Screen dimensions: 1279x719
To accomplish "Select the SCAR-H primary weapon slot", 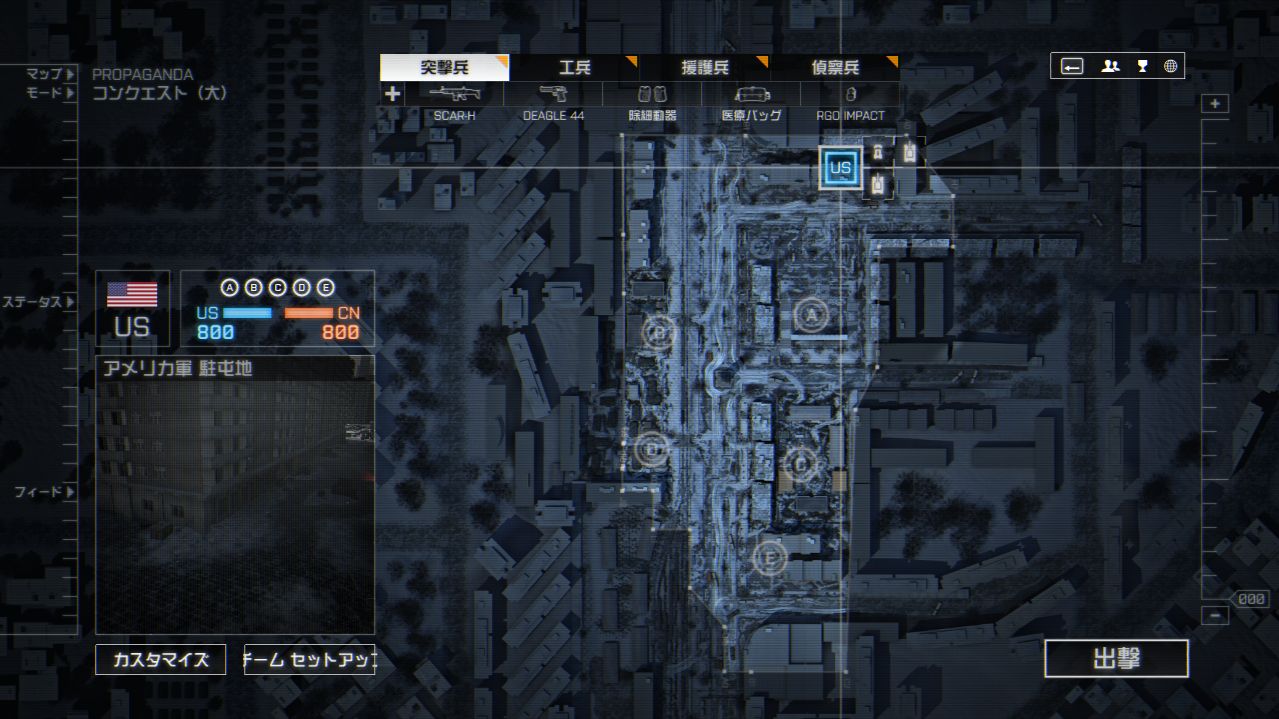I will coord(454,95).
